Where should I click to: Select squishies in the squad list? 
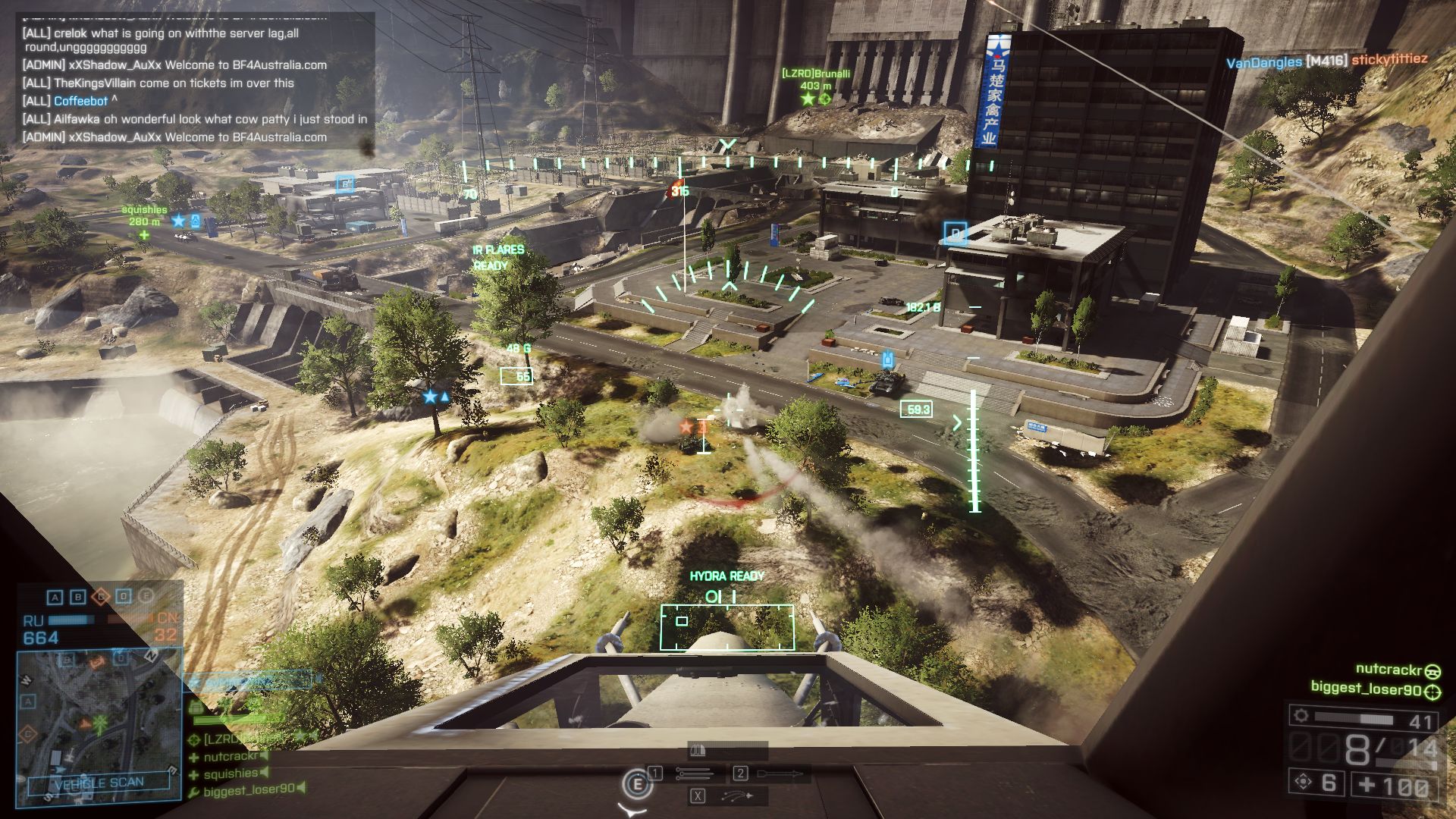tap(231, 773)
